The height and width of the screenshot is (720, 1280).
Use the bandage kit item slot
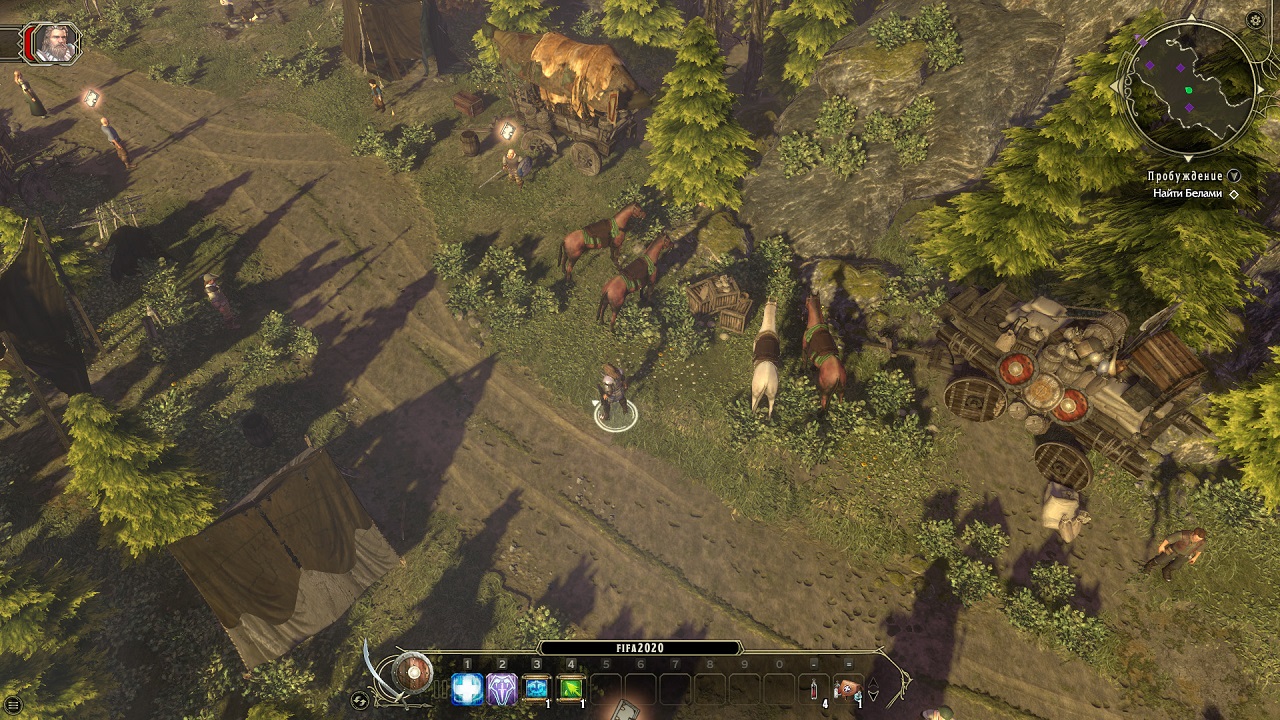point(848,688)
